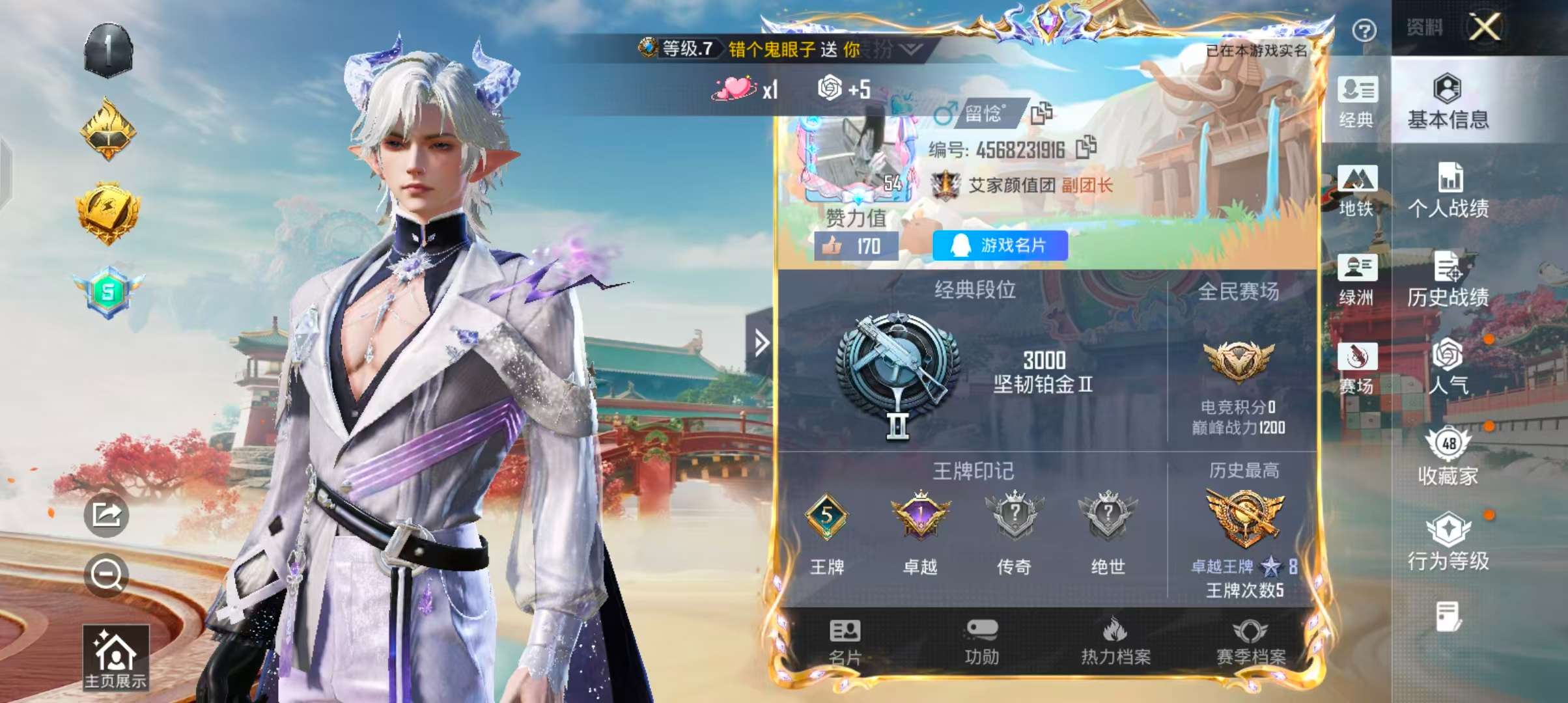Click the blue 游戏名片 game card button
1568x703 pixels.
click(x=1000, y=245)
